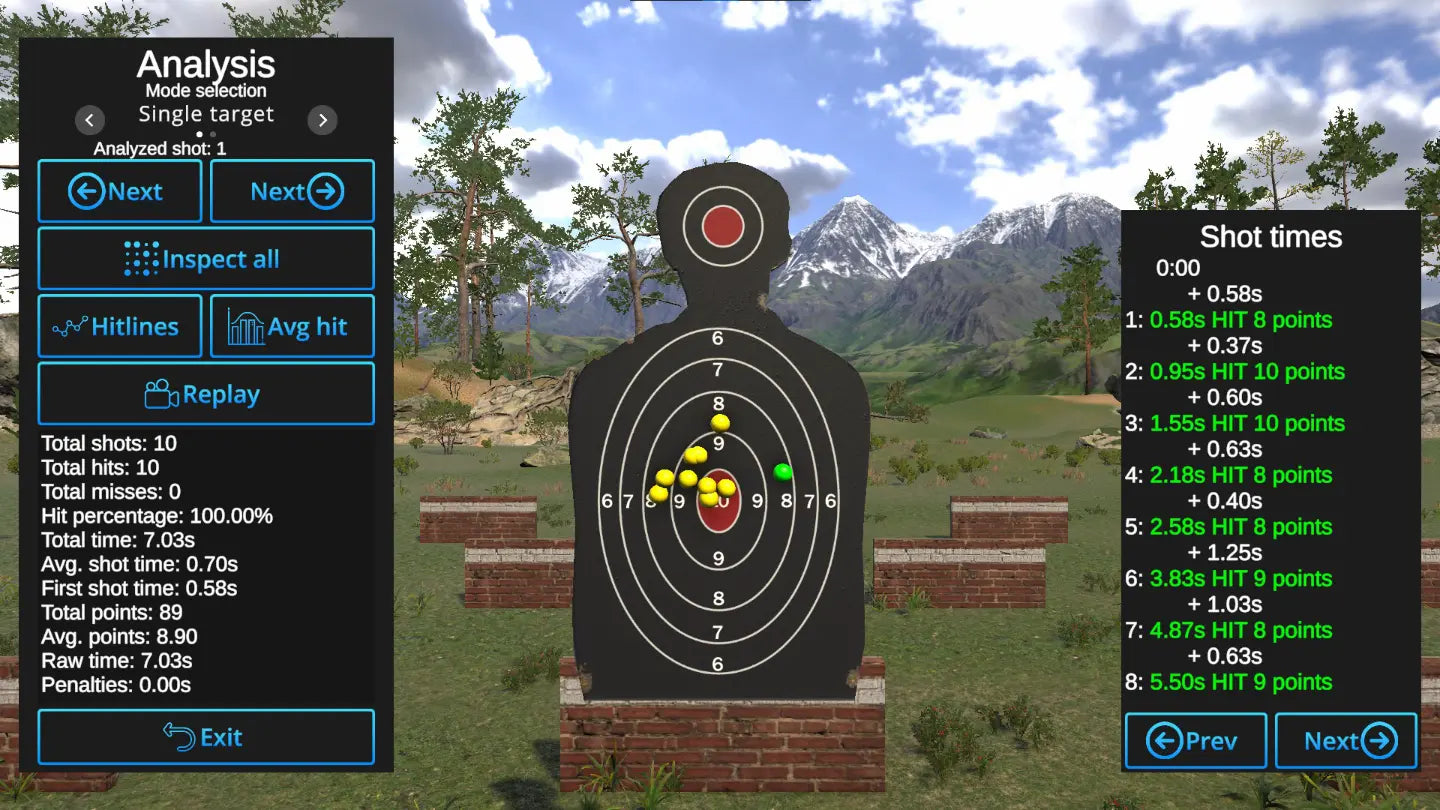Screen dimensions: 1440x810
Task: Advance mode selection with the right chevron
Action: click(322, 121)
